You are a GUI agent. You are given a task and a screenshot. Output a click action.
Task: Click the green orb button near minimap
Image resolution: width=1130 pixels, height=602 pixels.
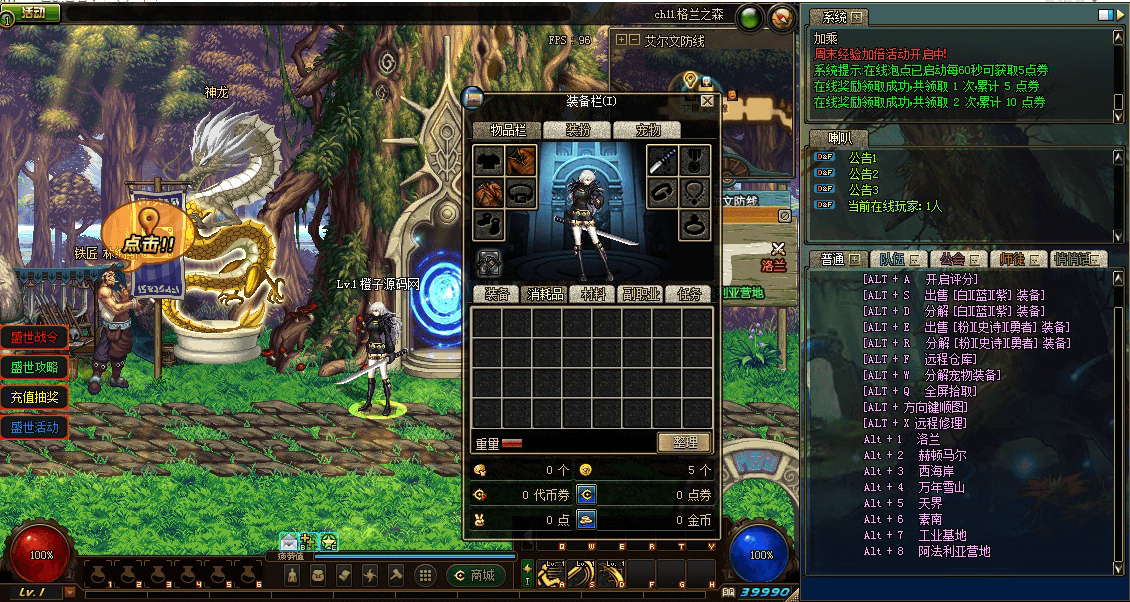(749, 17)
